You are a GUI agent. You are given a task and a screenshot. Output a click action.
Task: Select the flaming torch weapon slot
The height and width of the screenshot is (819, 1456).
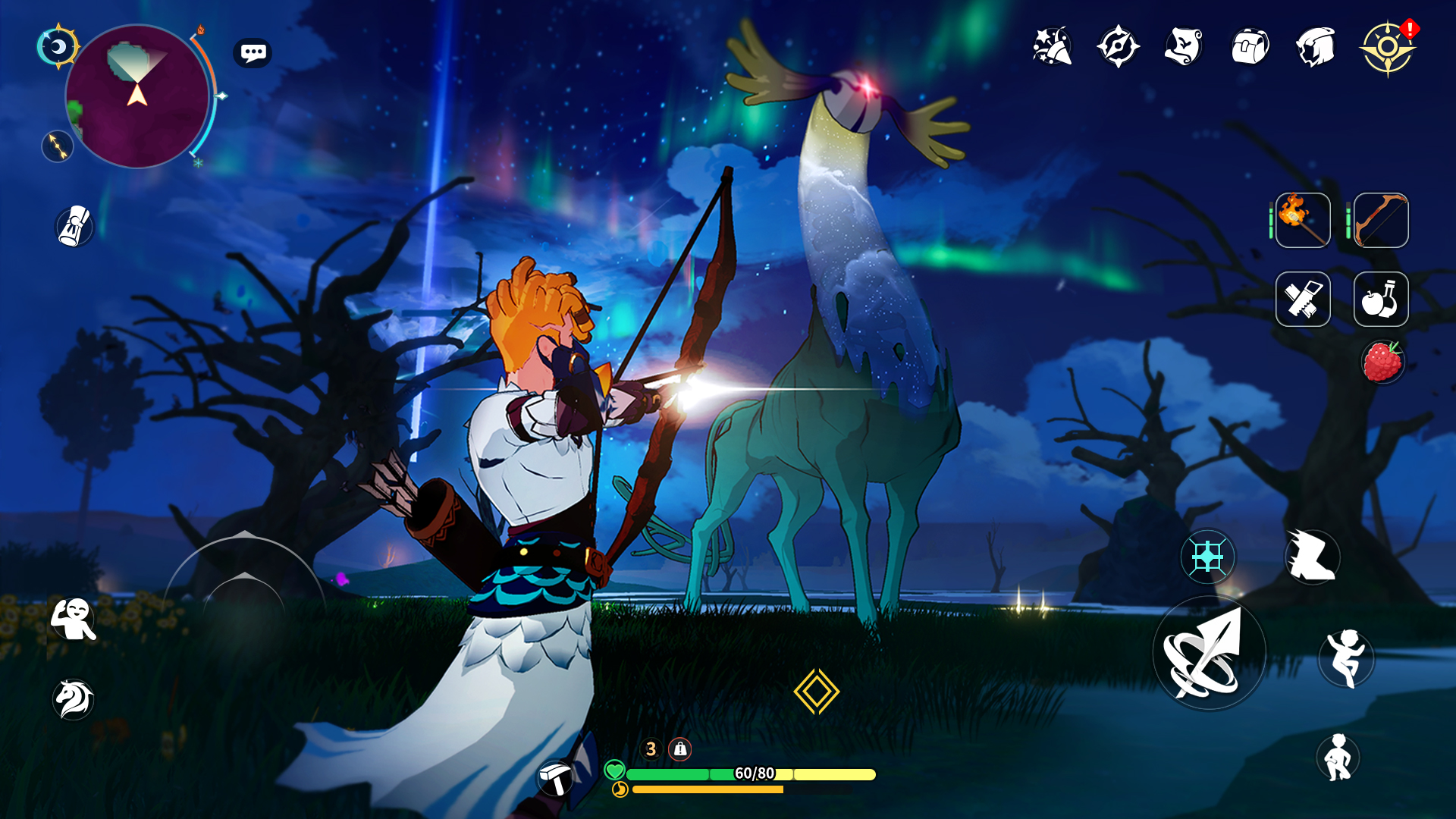(x=1303, y=221)
